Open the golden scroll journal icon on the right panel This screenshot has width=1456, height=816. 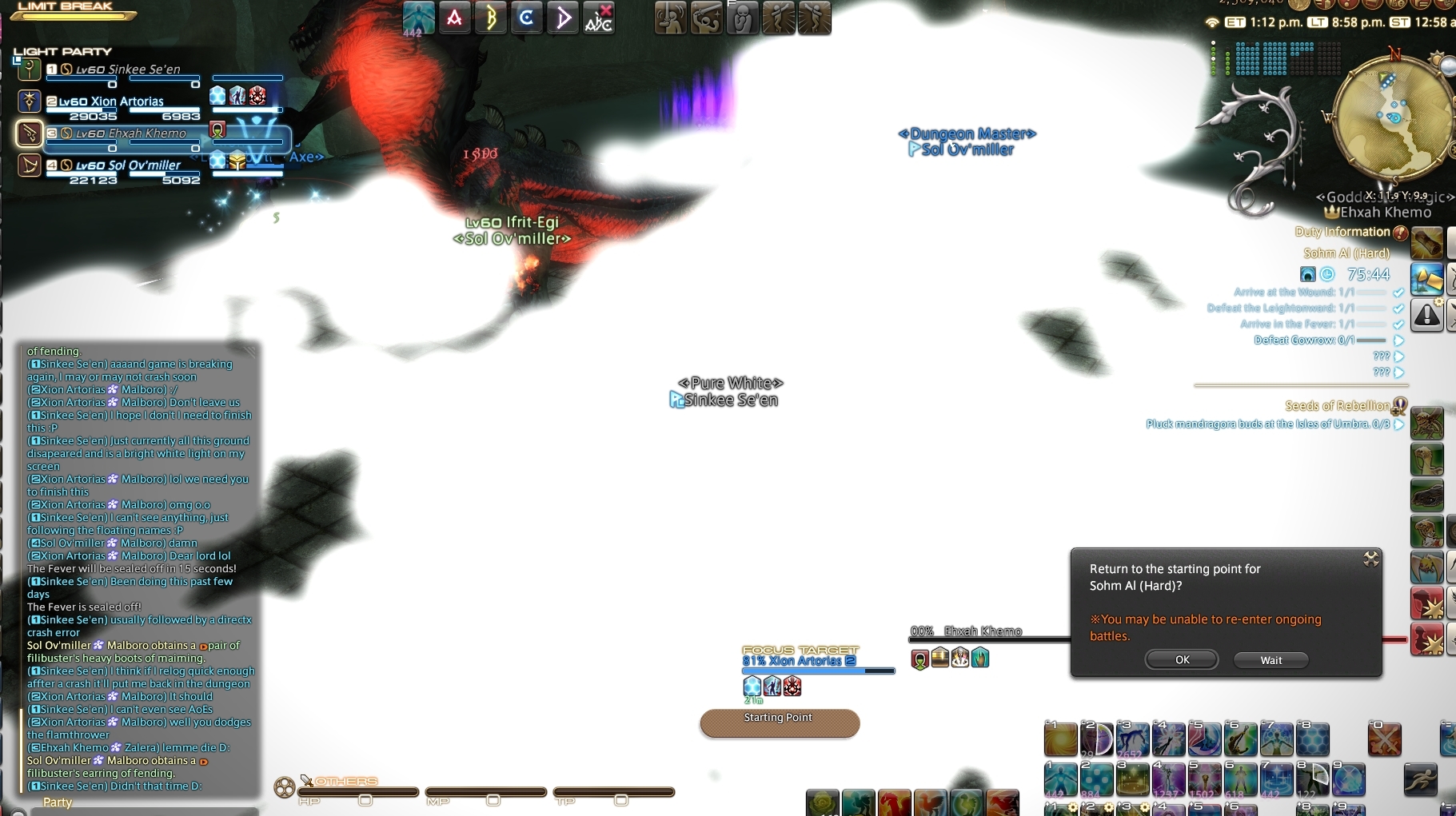1428,242
